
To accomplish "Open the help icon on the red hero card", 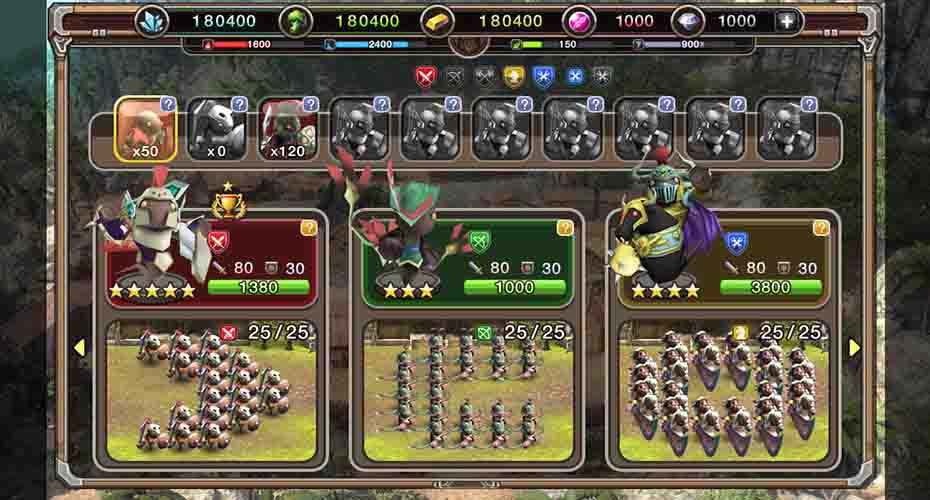I will click(309, 228).
